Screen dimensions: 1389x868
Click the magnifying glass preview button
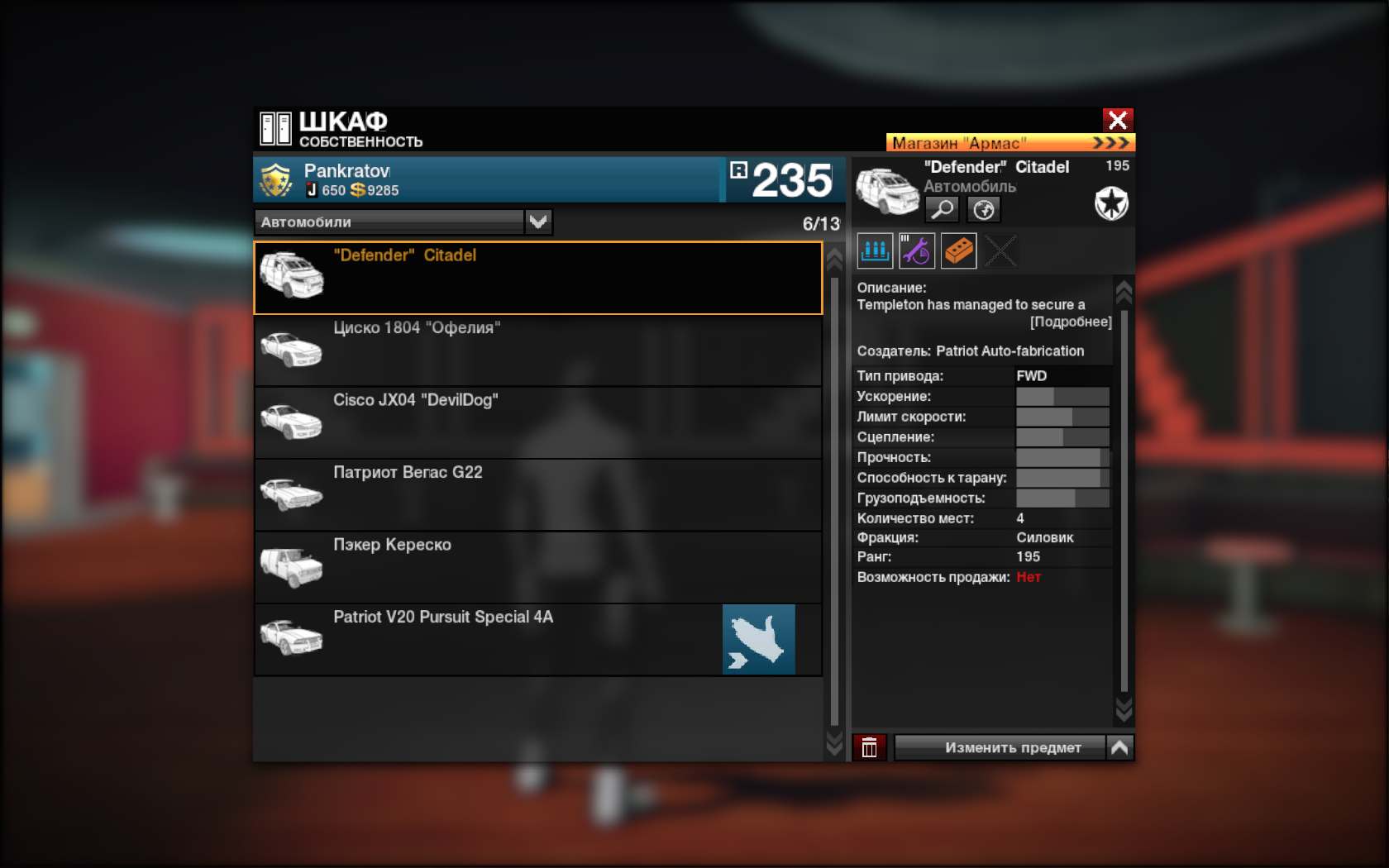click(x=943, y=209)
